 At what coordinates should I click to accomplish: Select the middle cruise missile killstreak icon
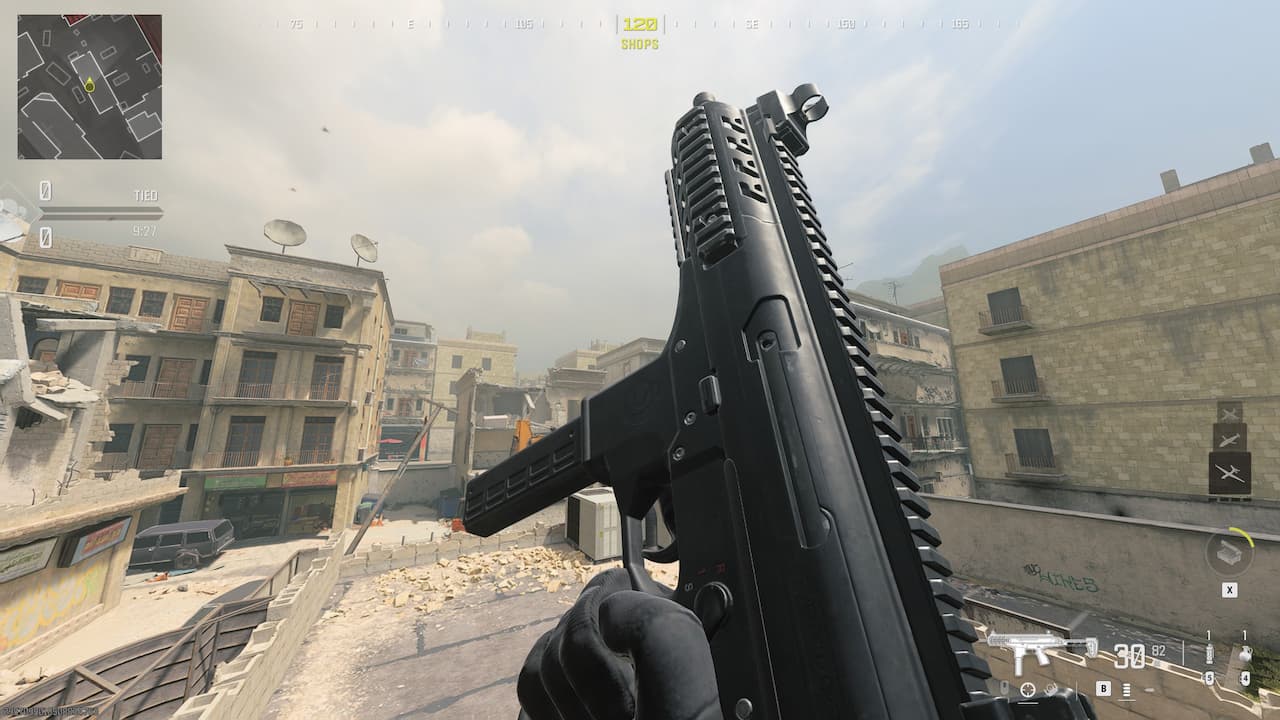coord(1229,437)
